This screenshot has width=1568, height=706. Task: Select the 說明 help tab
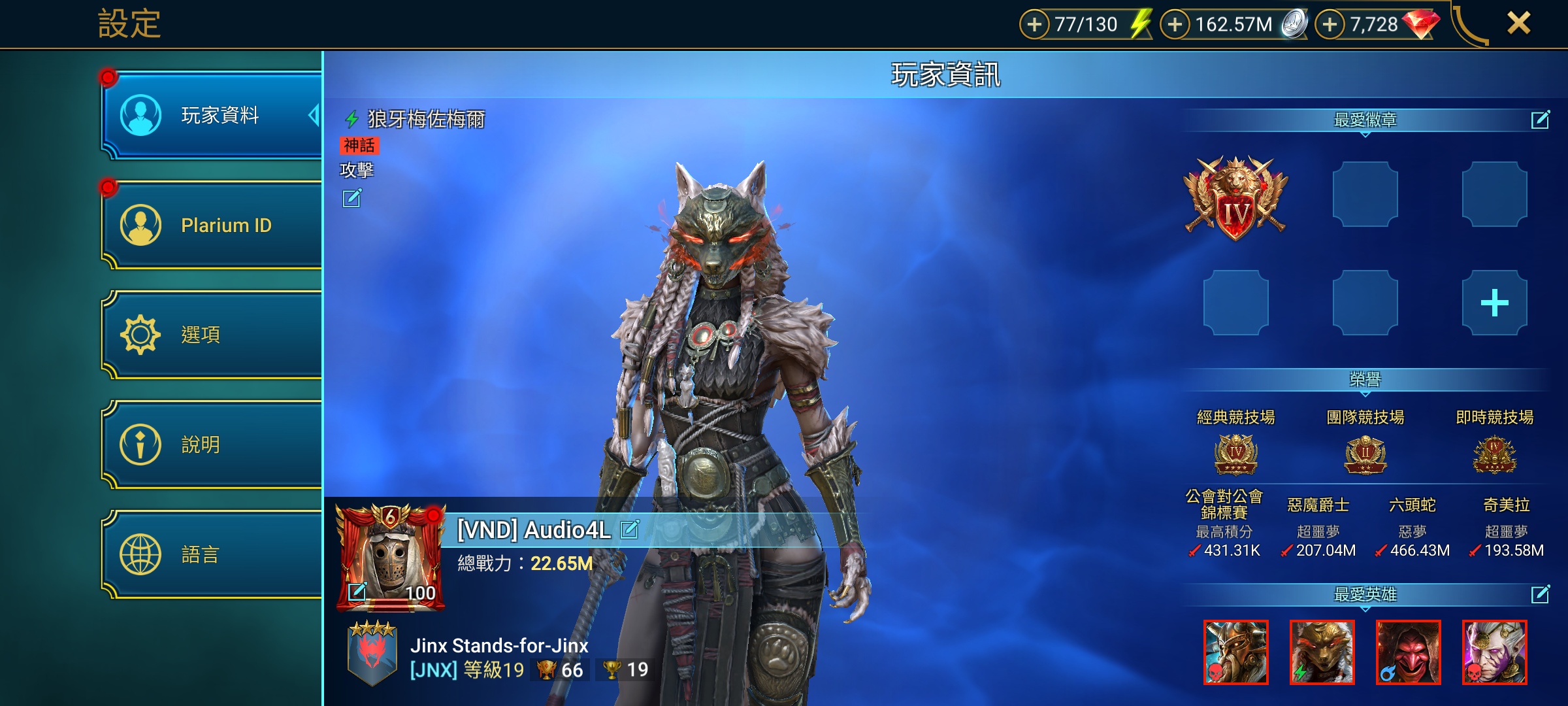(x=212, y=445)
